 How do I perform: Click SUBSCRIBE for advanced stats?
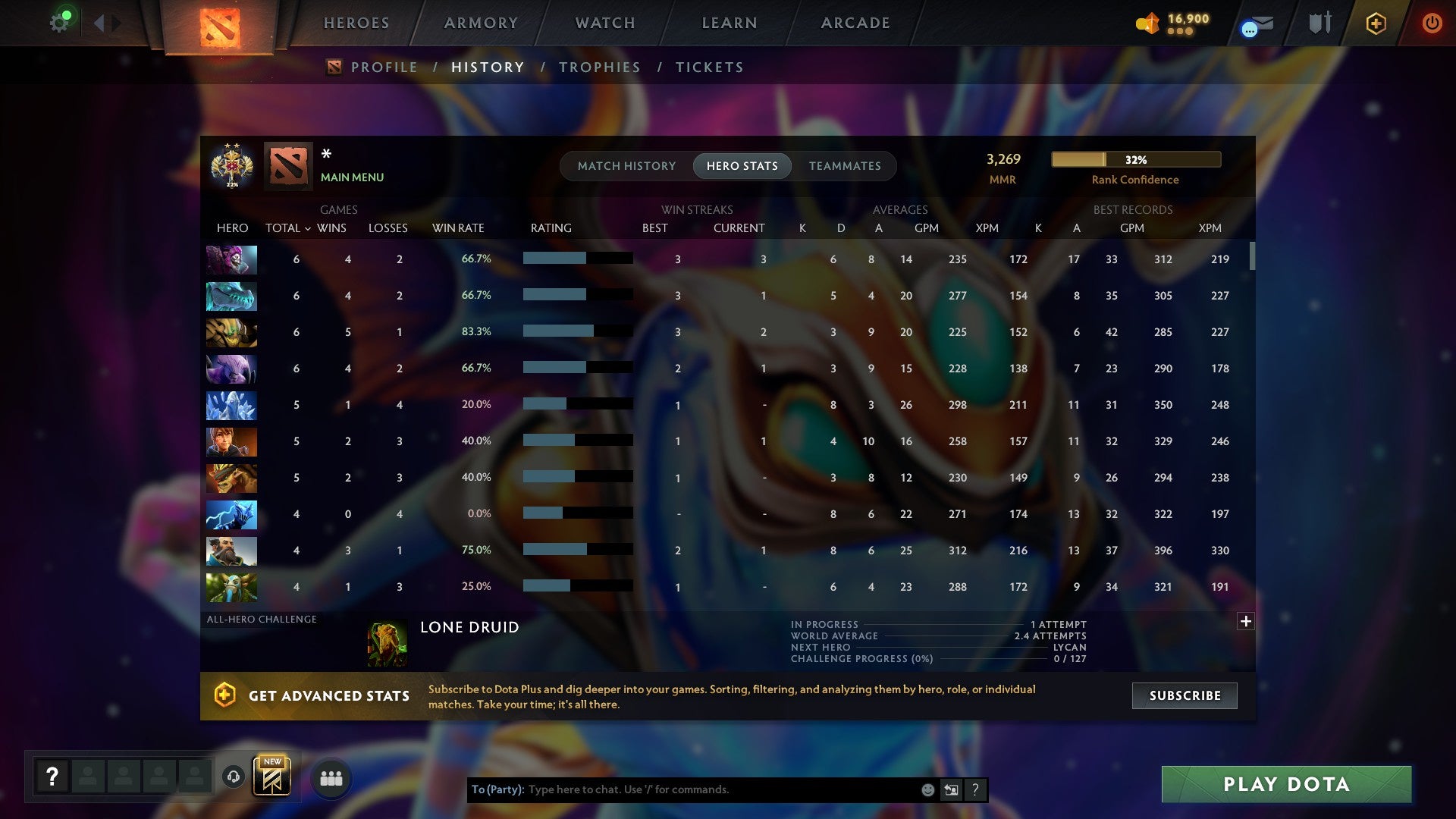(x=1184, y=695)
